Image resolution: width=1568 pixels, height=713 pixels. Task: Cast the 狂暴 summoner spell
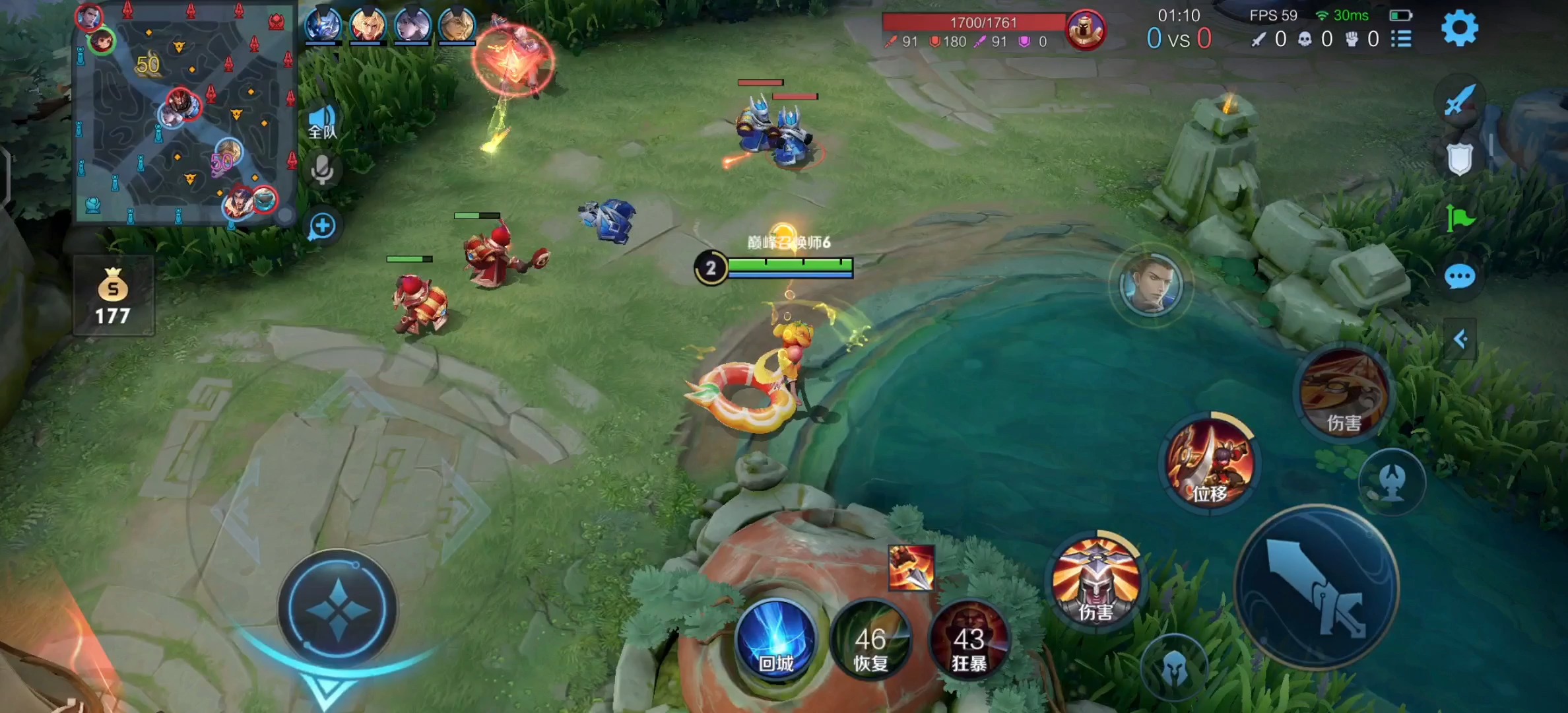(x=969, y=640)
